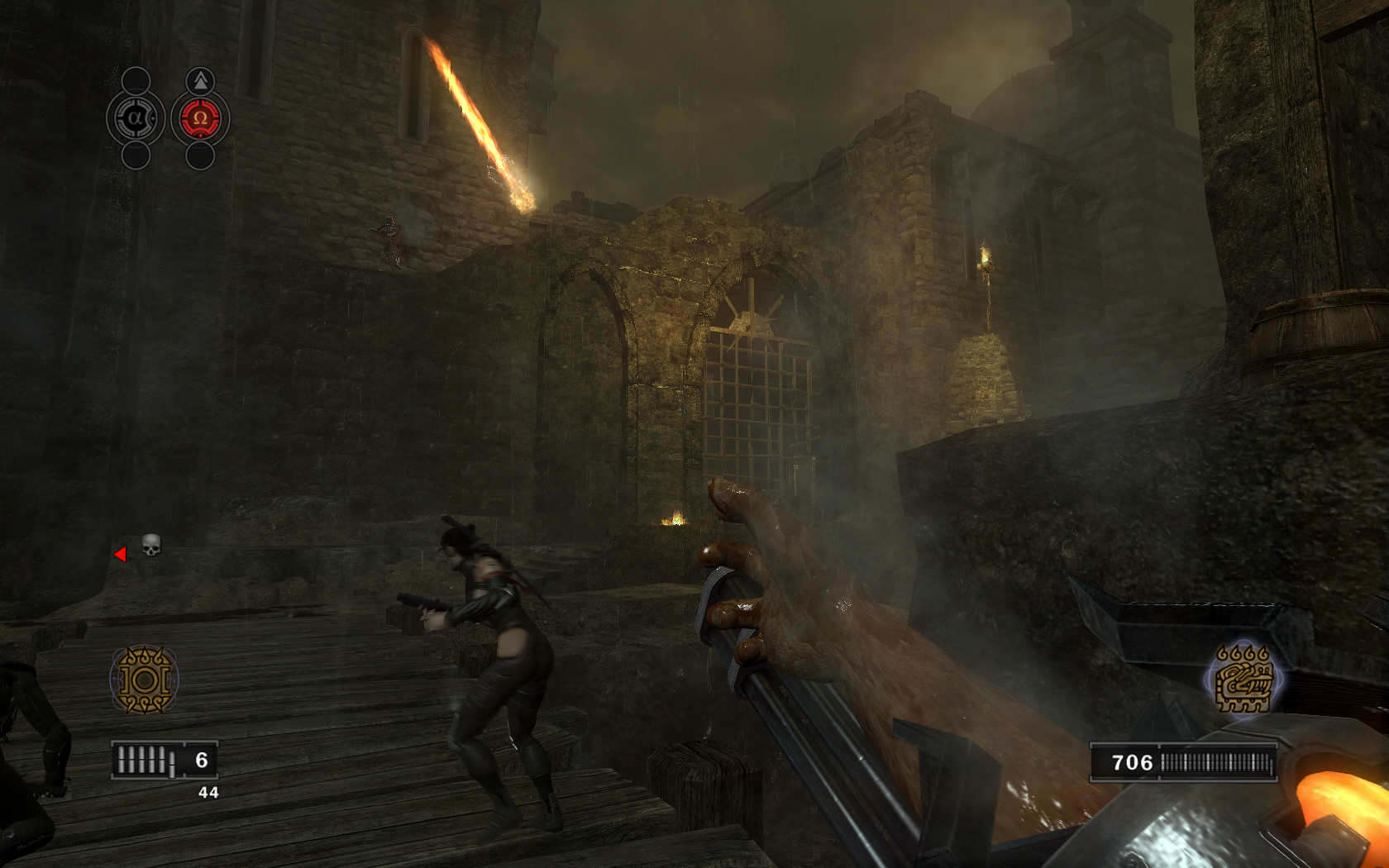This screenshot has width=1389, height=868.
Task: Select the Alpha squad command icon
Action: point(136,118)
